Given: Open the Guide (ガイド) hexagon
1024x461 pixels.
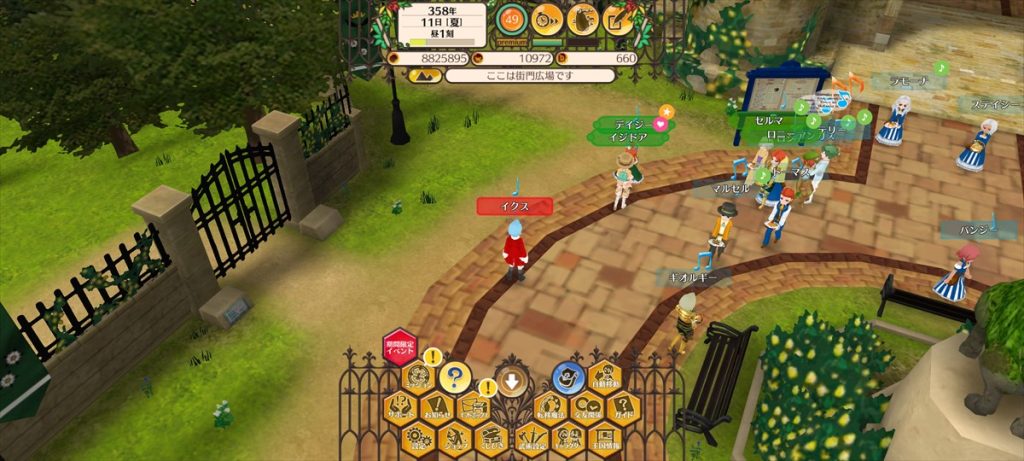Looking at the screenshot, I should coord(622,407).
